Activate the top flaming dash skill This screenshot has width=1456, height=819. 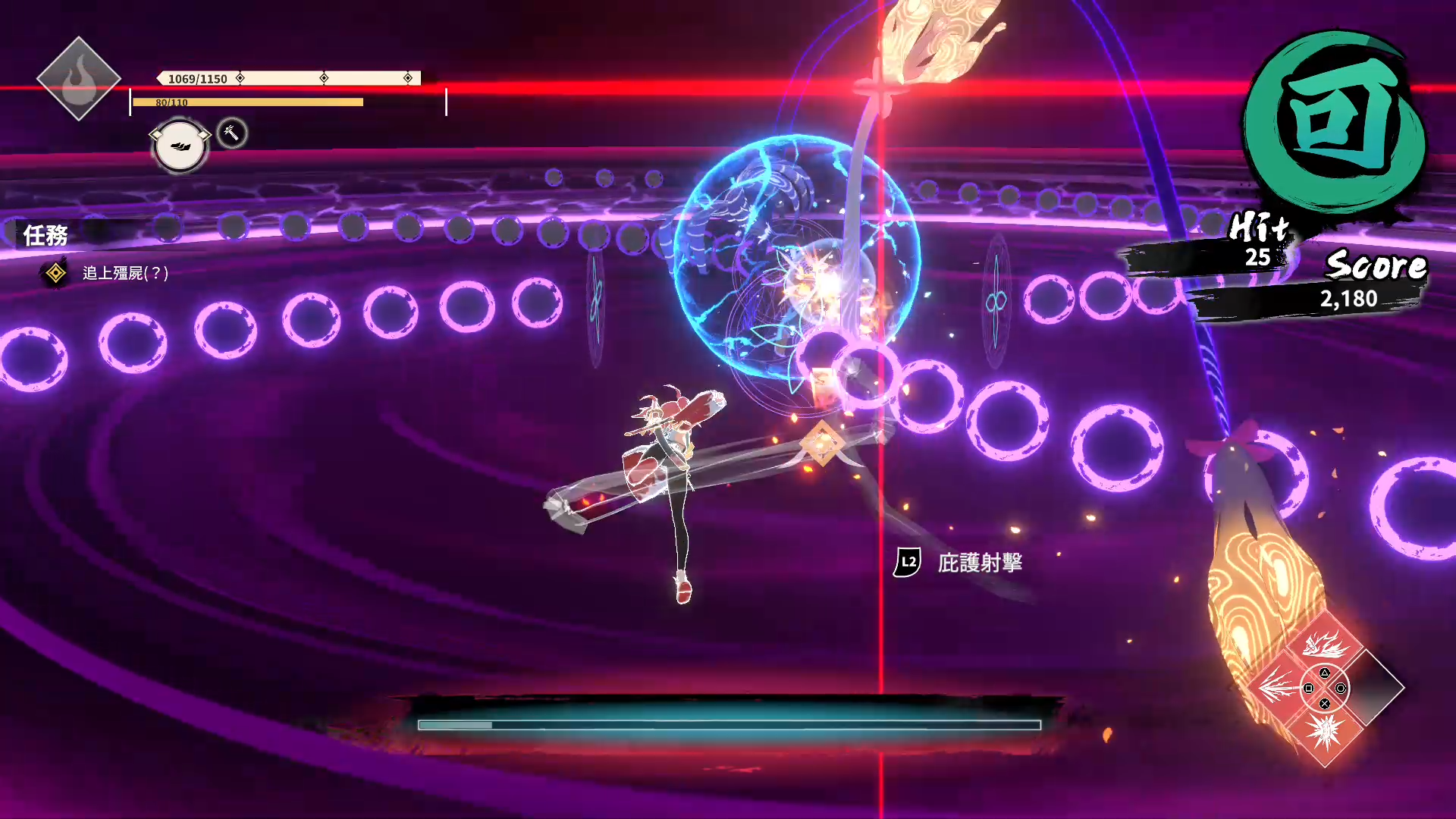click(x=1325, y=645)
